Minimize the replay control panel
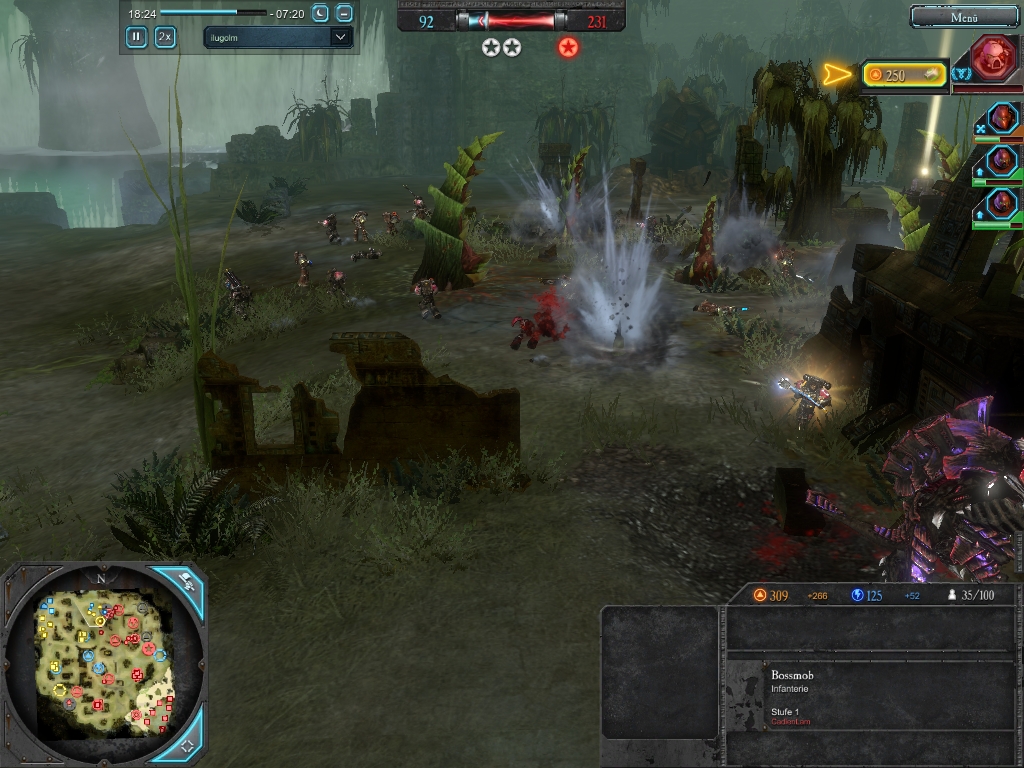Screen dimensions: 1024x768 point(344,13)
